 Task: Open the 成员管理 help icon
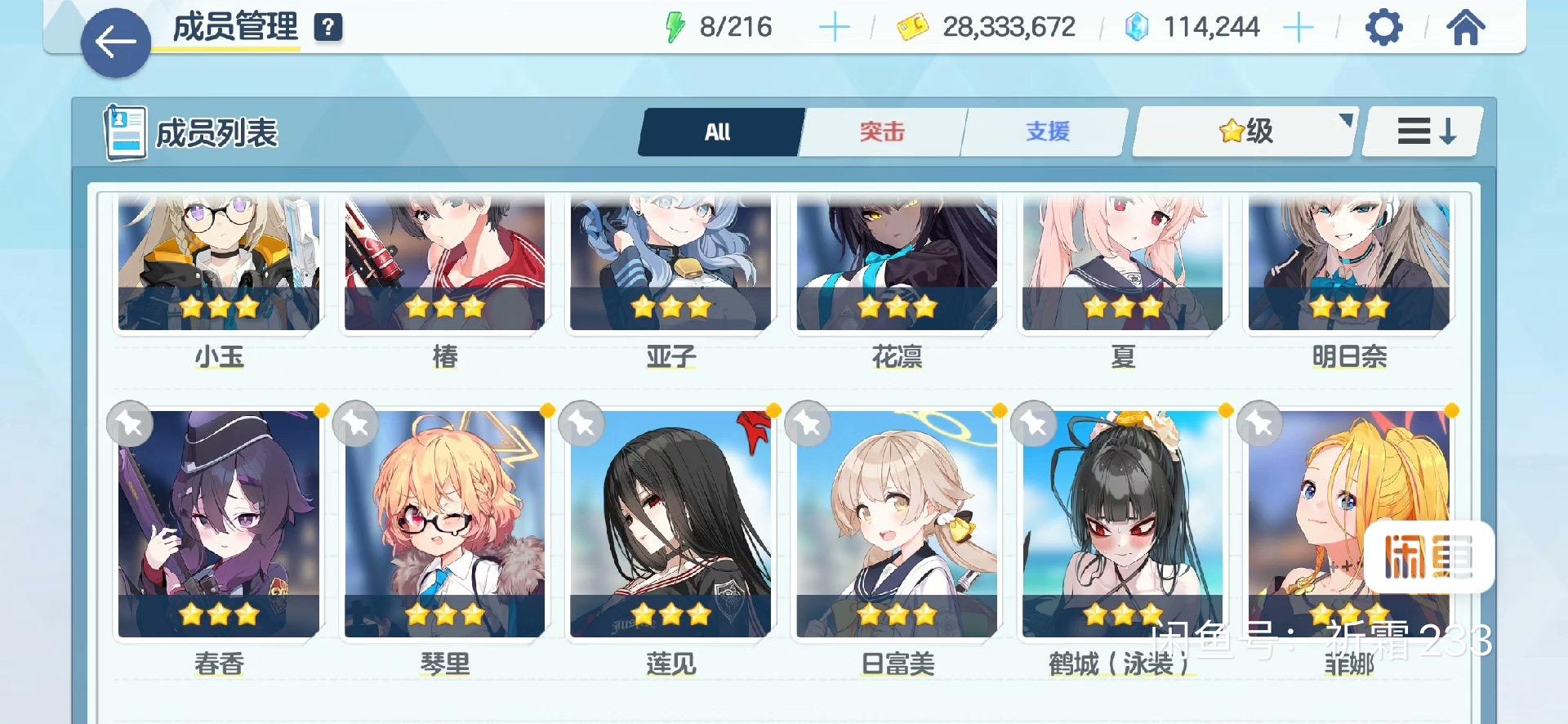point(327,28)
